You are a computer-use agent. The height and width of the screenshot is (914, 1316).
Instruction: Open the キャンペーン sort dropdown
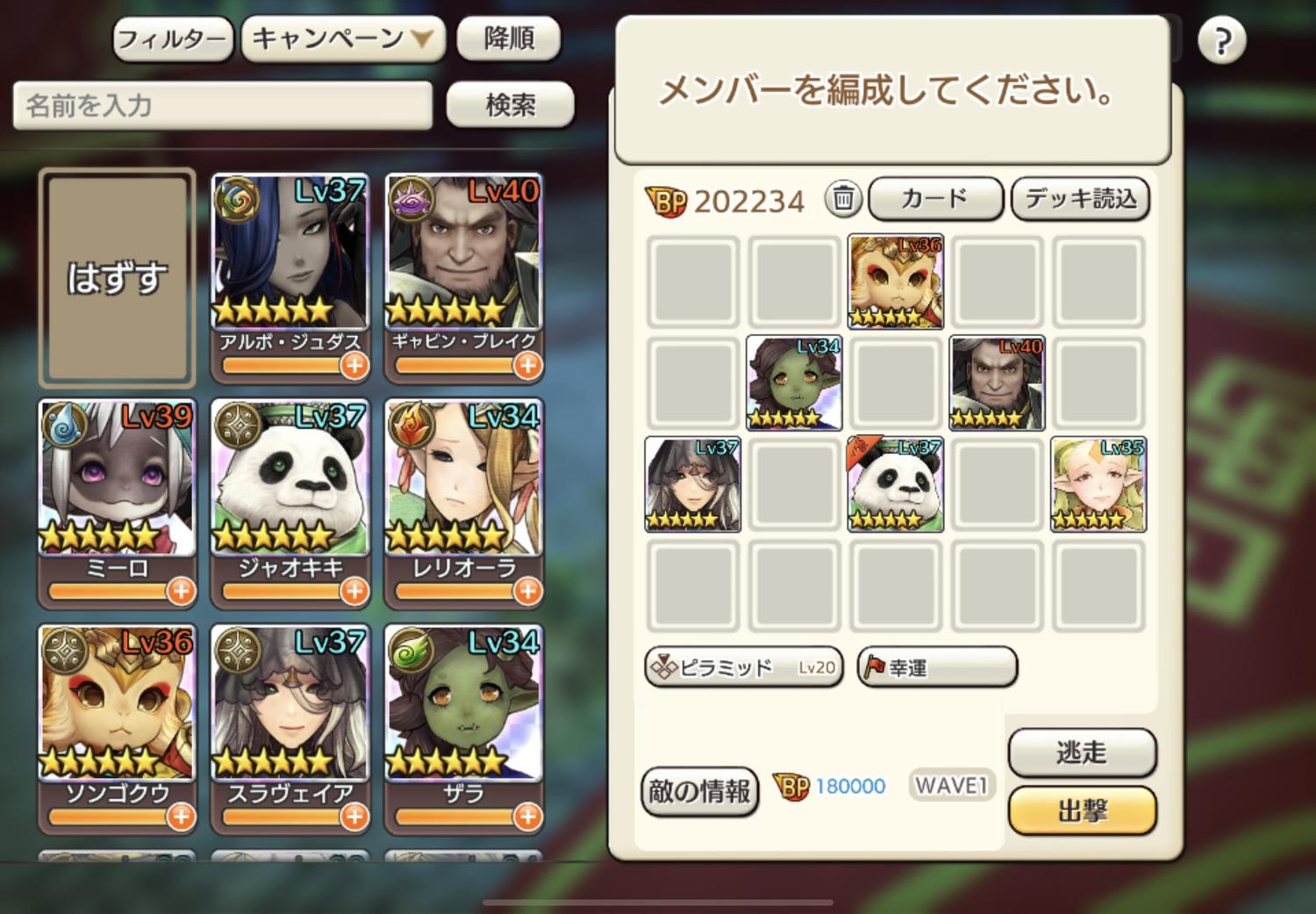pyautogui.click(x=343, y=39)
